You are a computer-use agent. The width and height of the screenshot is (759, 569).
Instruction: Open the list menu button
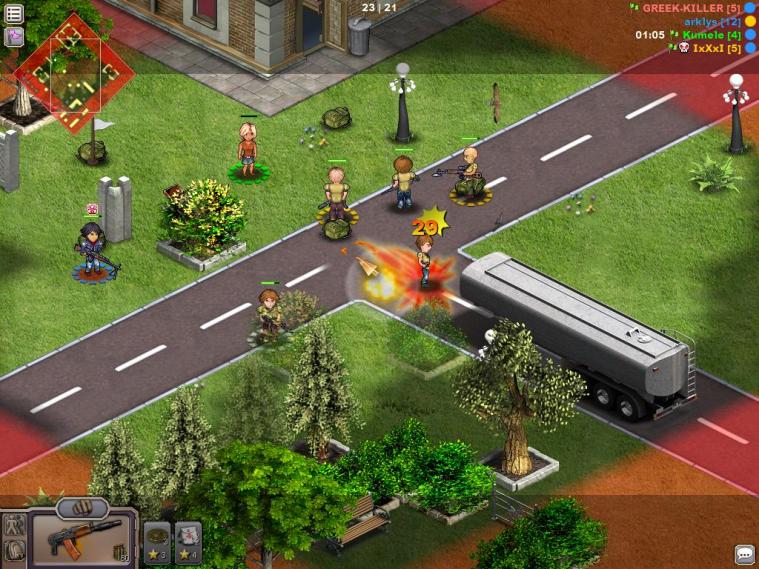tap(14, 15)
